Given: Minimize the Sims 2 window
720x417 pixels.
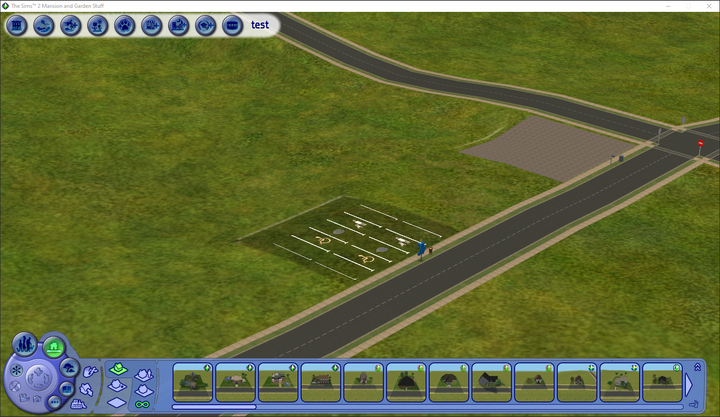Looking at the screenshot, I should [x=652, y=5].
